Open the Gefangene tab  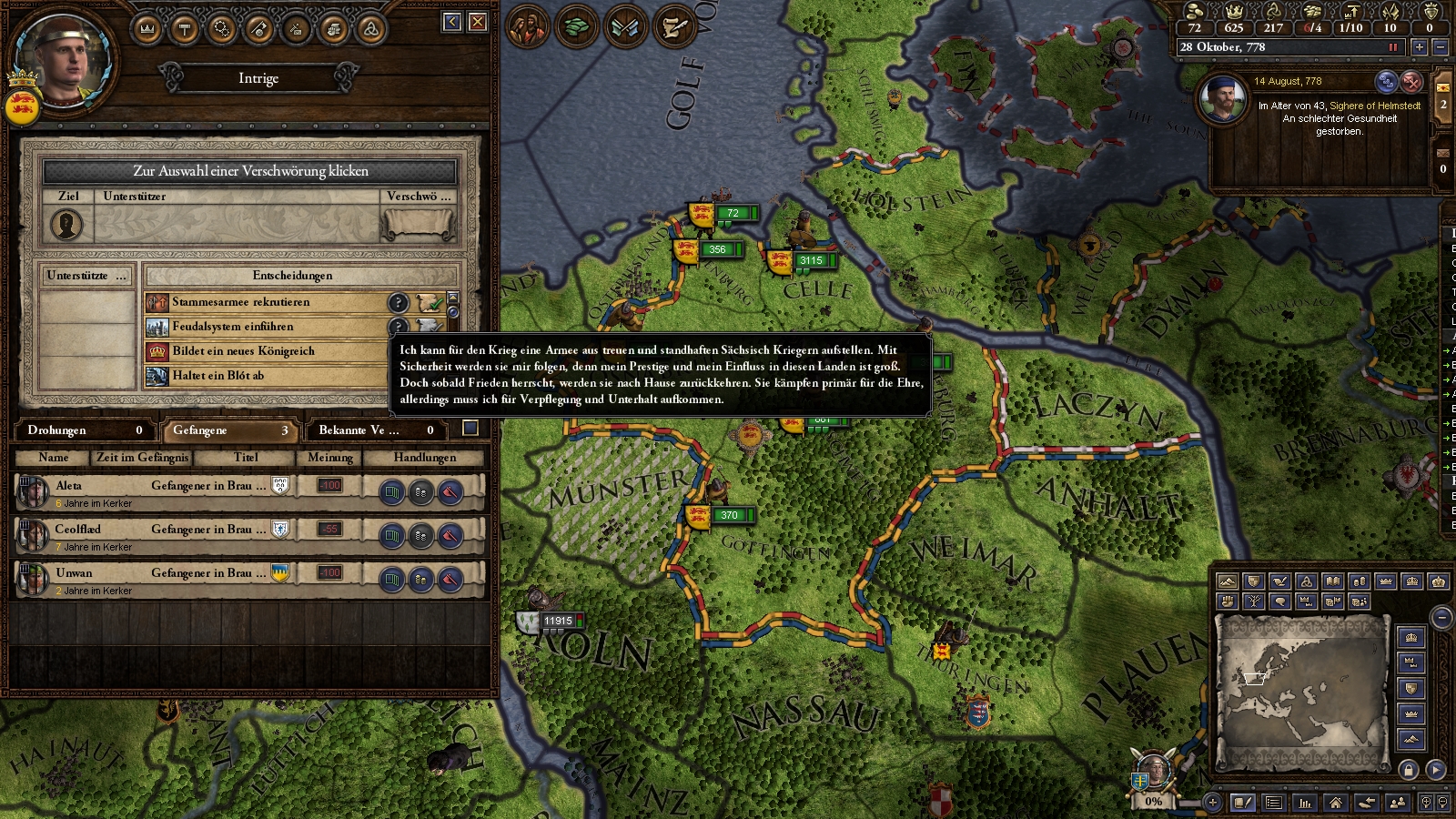[229, 430]
